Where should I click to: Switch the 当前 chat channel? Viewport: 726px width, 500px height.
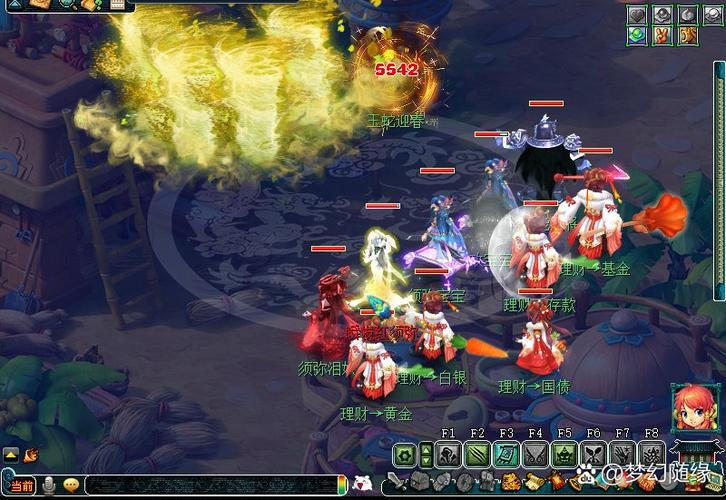tap(22, 486)
